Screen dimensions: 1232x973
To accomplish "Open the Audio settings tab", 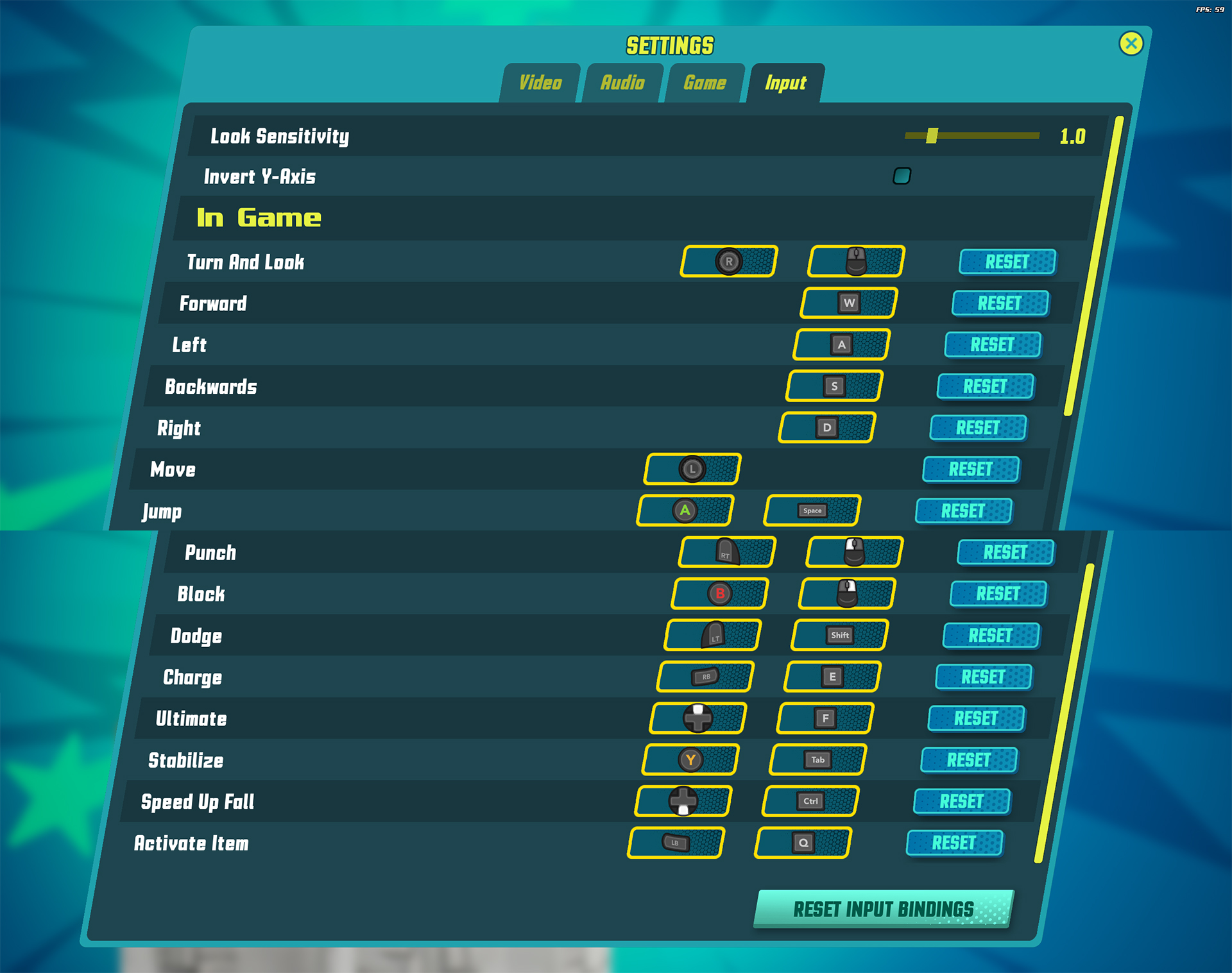I will click(622, 83).
